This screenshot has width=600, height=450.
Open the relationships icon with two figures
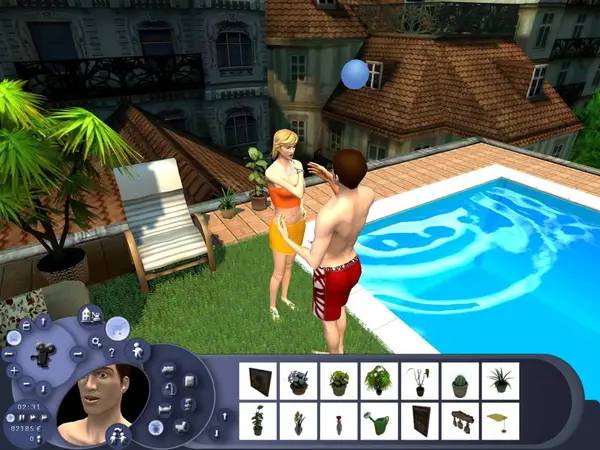[118, 434]
